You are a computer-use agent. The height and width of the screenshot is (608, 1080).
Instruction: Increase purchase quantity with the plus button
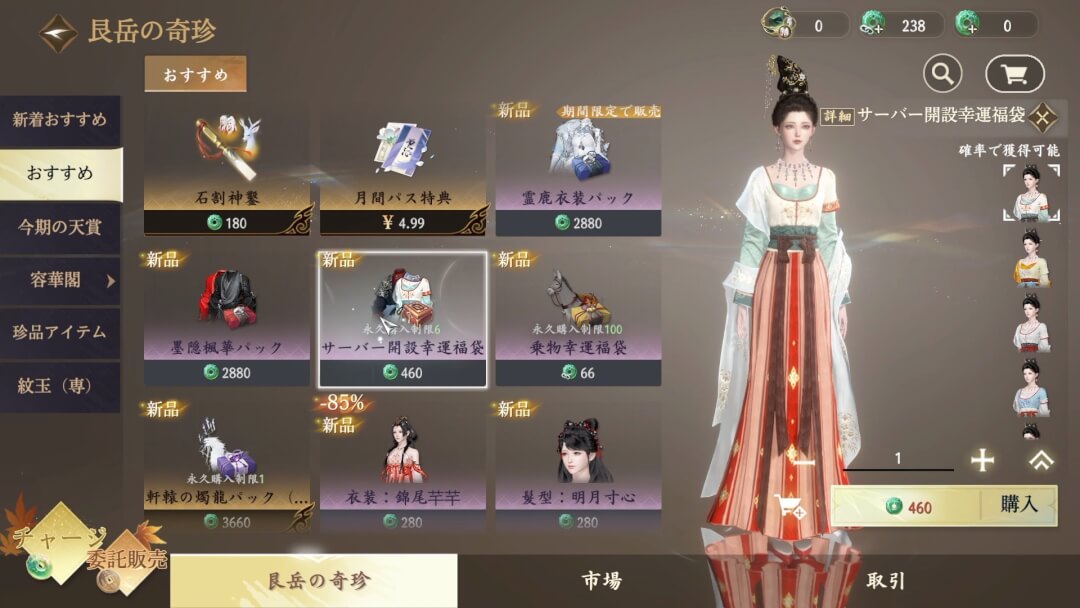(x=983, y=459)
